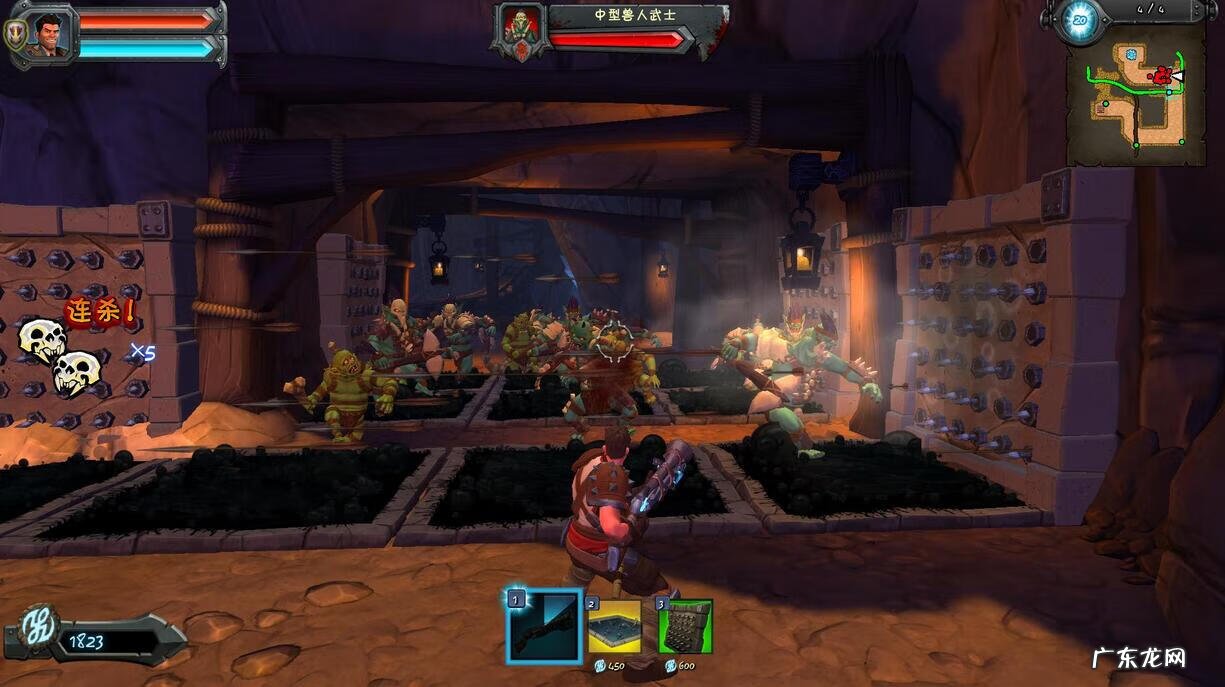Click the glowing rift points orb
The height and width of the screenshot is (687, 1225).
coord(1080,19)
